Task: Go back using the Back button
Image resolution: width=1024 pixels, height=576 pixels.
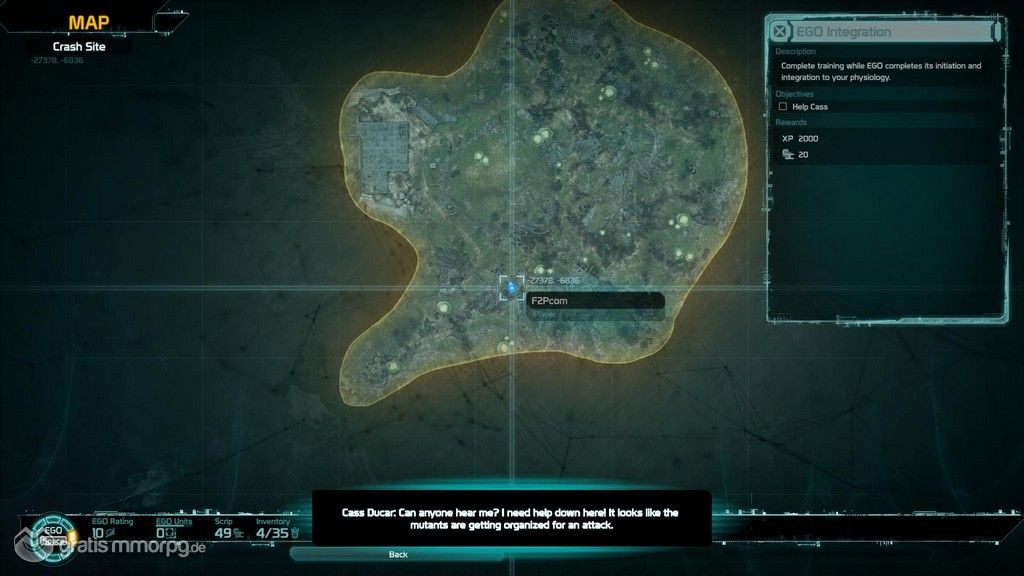Action: (x=398, y=554)
